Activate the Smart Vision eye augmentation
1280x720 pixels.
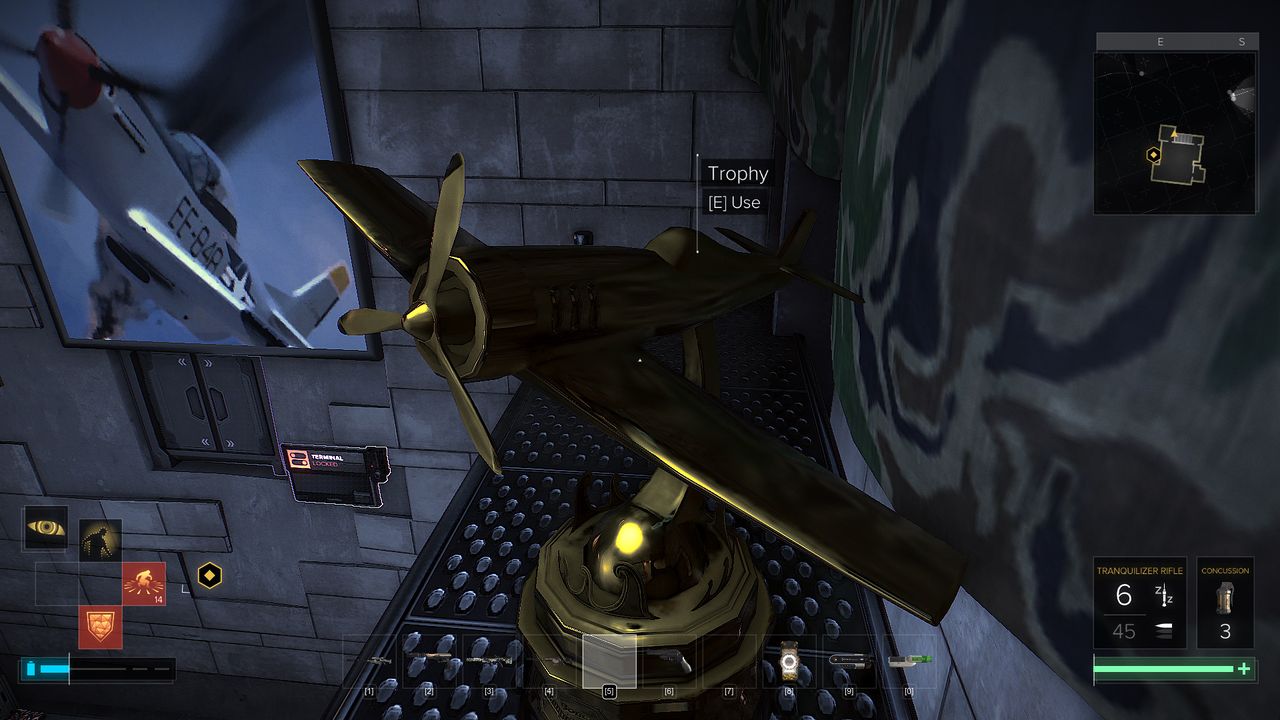(x=45, y=527)
